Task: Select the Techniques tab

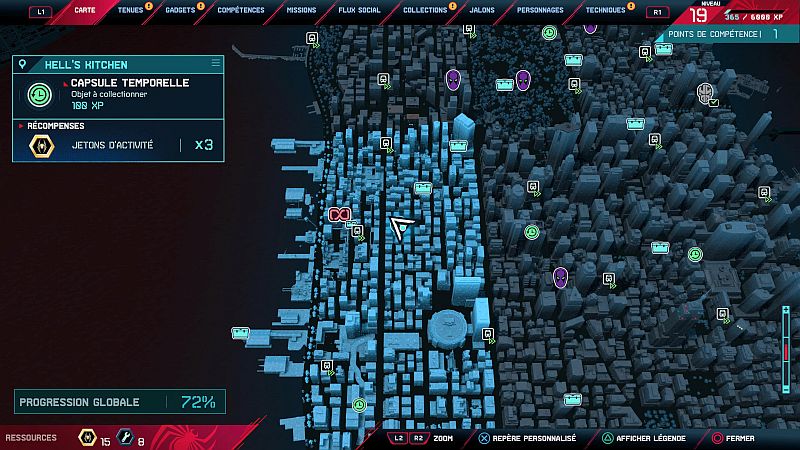Action: [x=605, y=10]
